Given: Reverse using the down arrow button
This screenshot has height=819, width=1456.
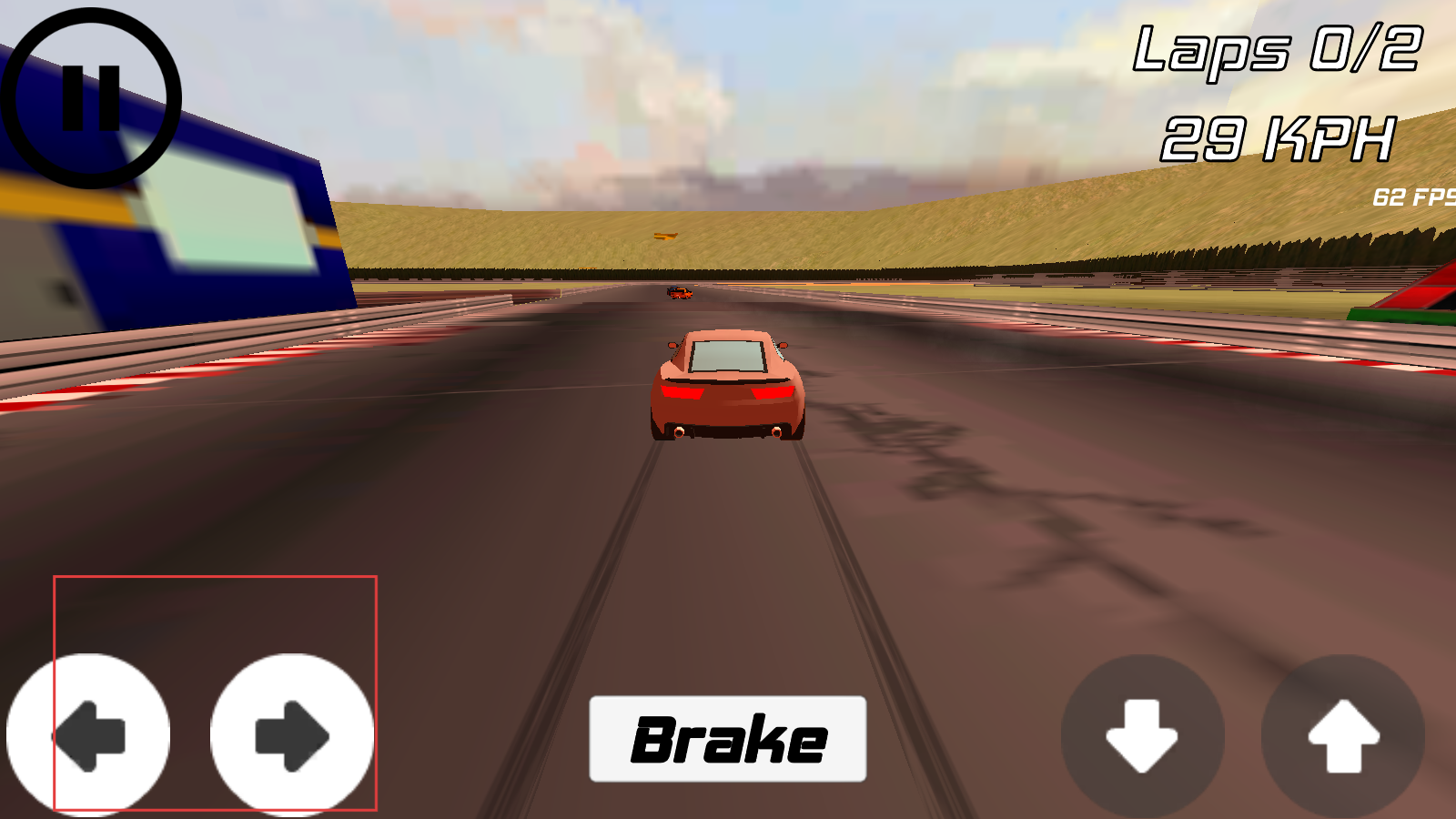Looking at the screenshot, I should pos(1142,735).
